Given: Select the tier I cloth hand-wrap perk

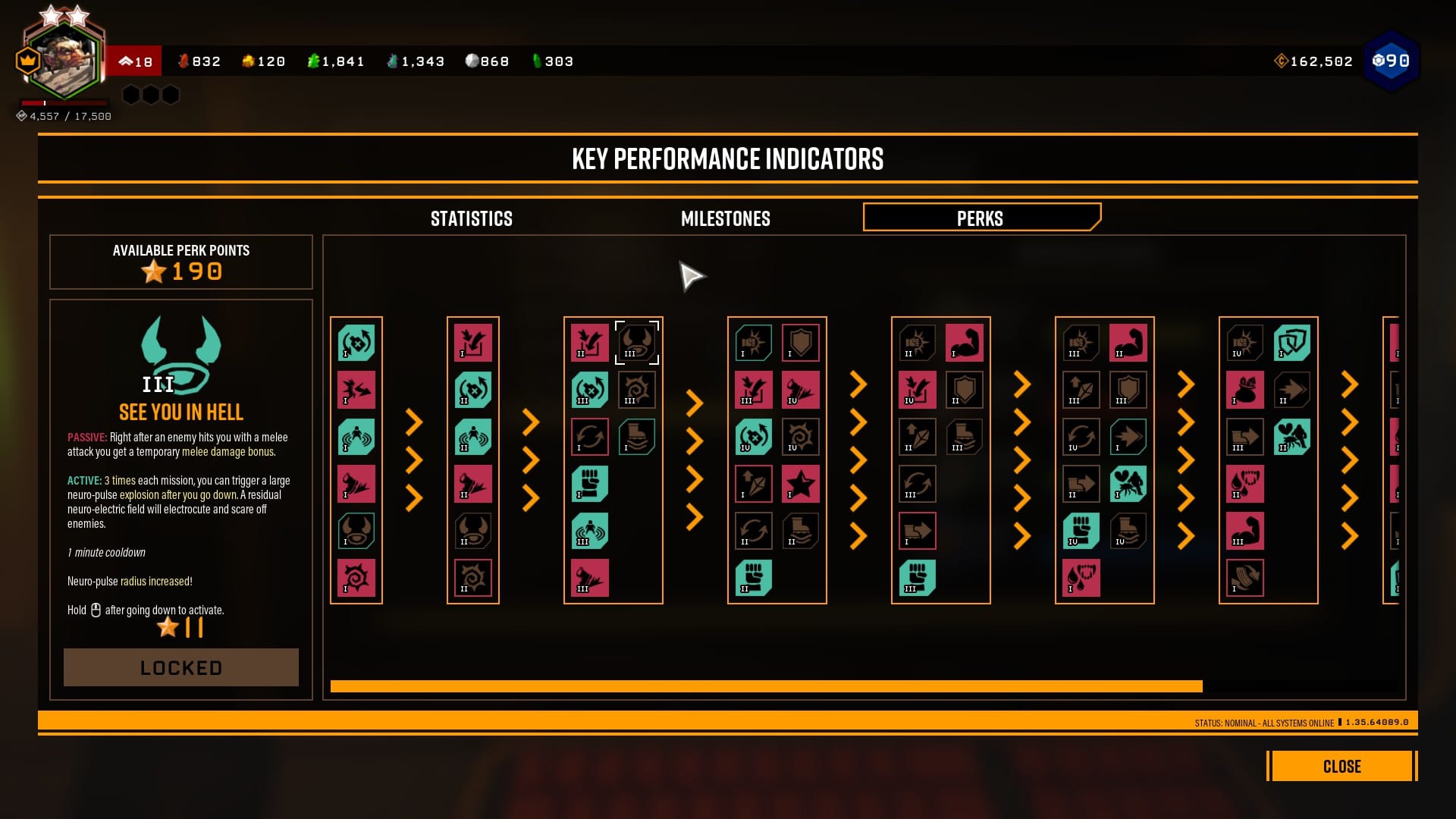Looking at the screenshot, I should coord(1245,578).
